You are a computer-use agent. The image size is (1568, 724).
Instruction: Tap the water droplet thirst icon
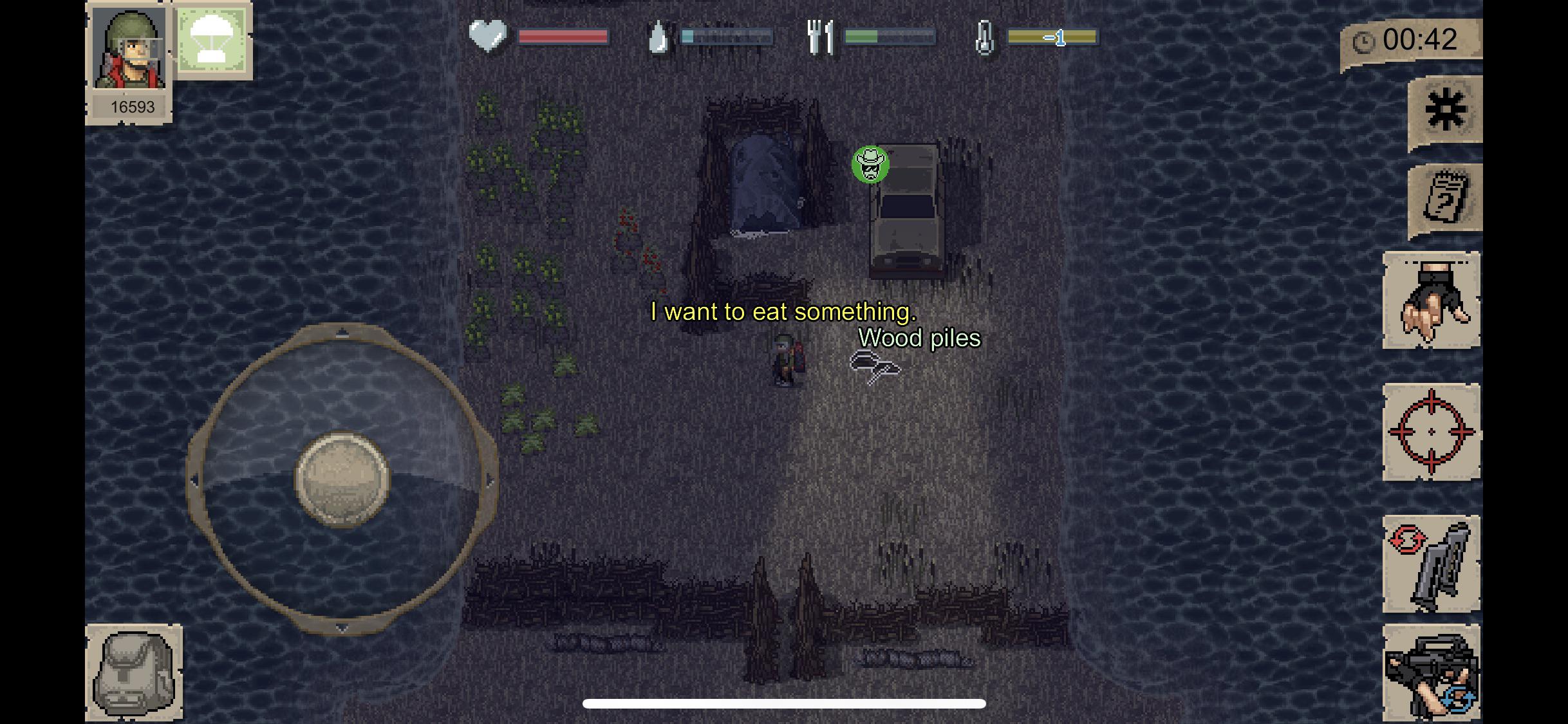[x=658, y=36]
